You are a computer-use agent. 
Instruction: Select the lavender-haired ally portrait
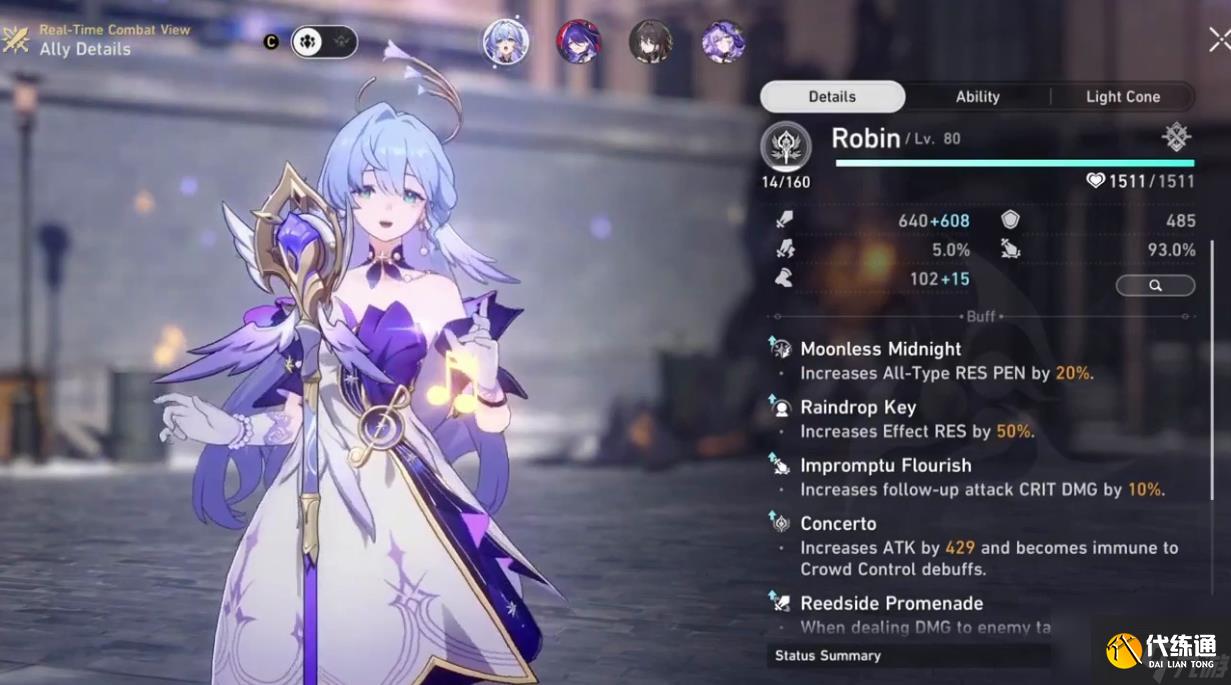pyautogui.click(x=722, y=42)
